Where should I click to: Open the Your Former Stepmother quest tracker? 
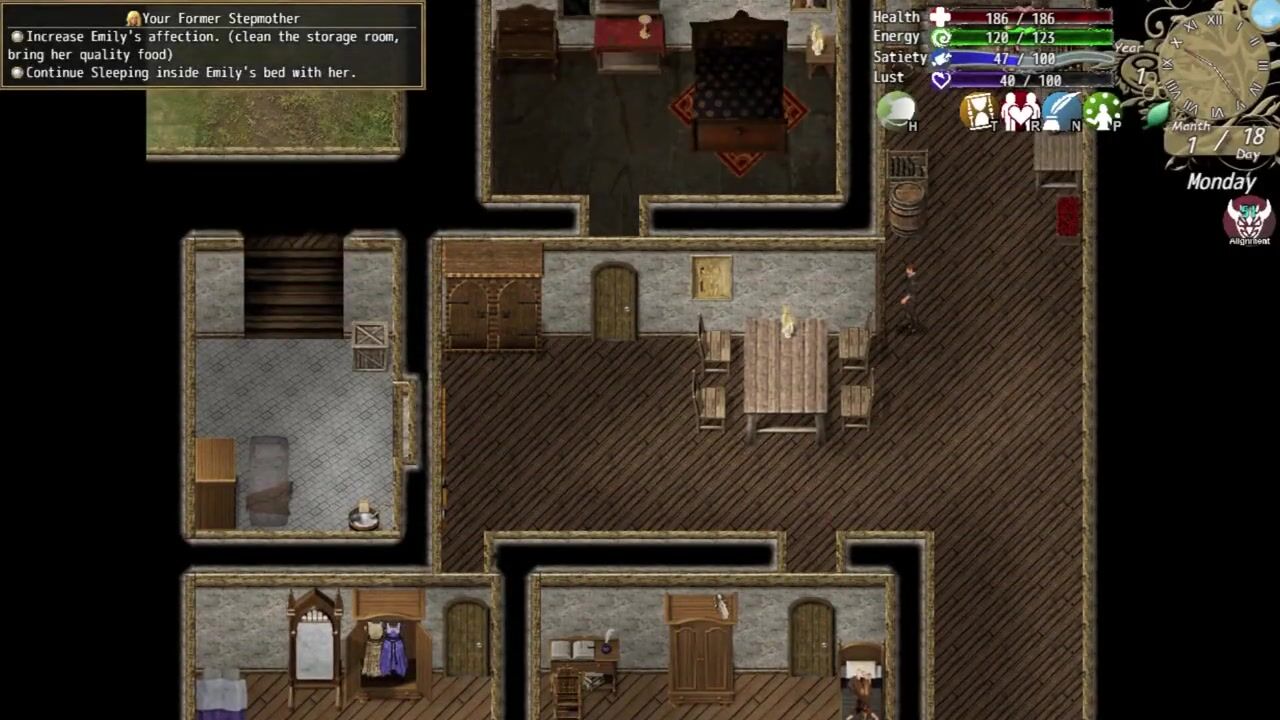(x=212, y=45)
